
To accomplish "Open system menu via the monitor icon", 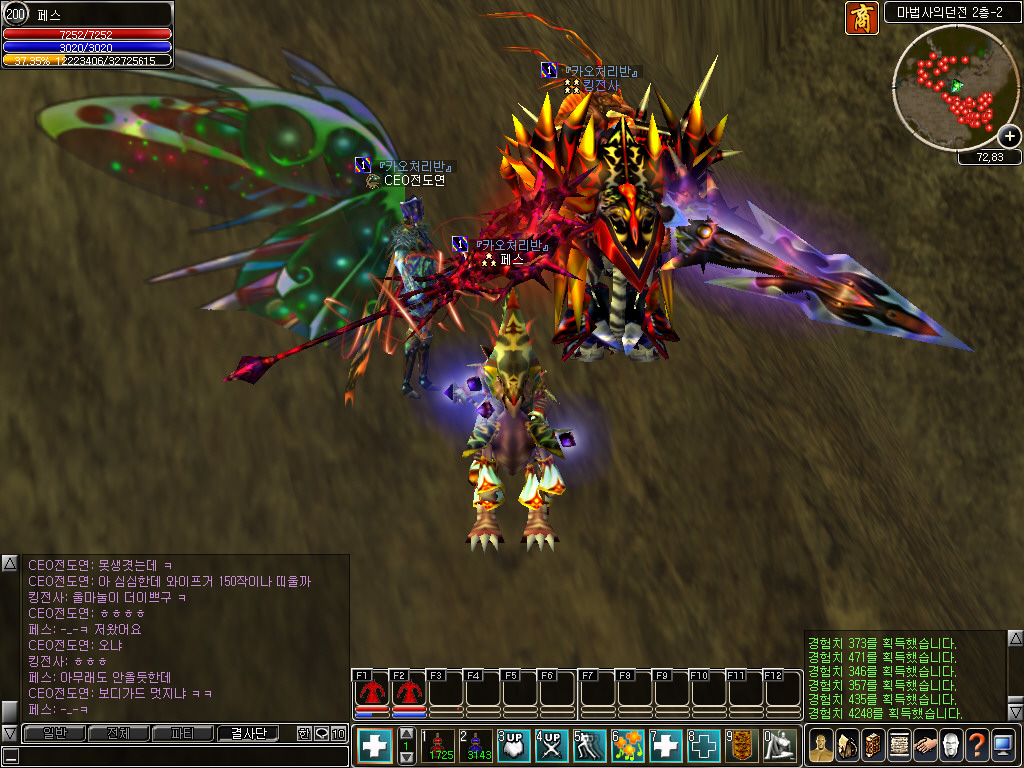I will [x=1003, y=746].
